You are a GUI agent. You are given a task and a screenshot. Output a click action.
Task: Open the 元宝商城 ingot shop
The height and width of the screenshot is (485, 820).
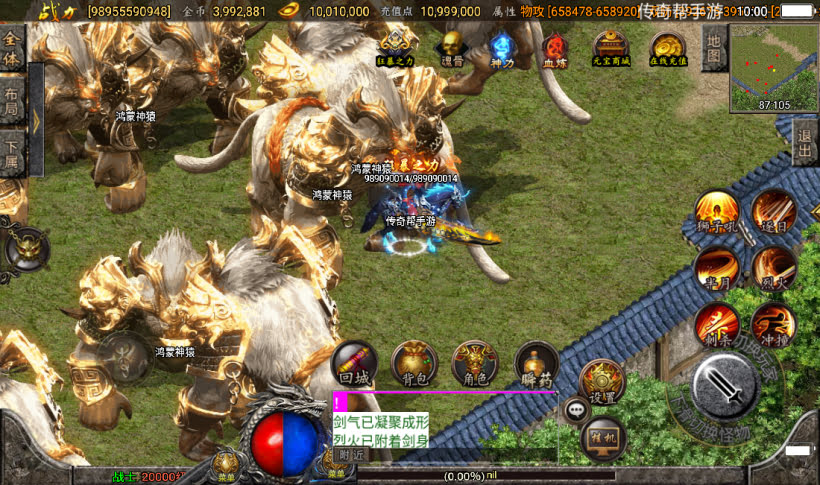[610, 47]
